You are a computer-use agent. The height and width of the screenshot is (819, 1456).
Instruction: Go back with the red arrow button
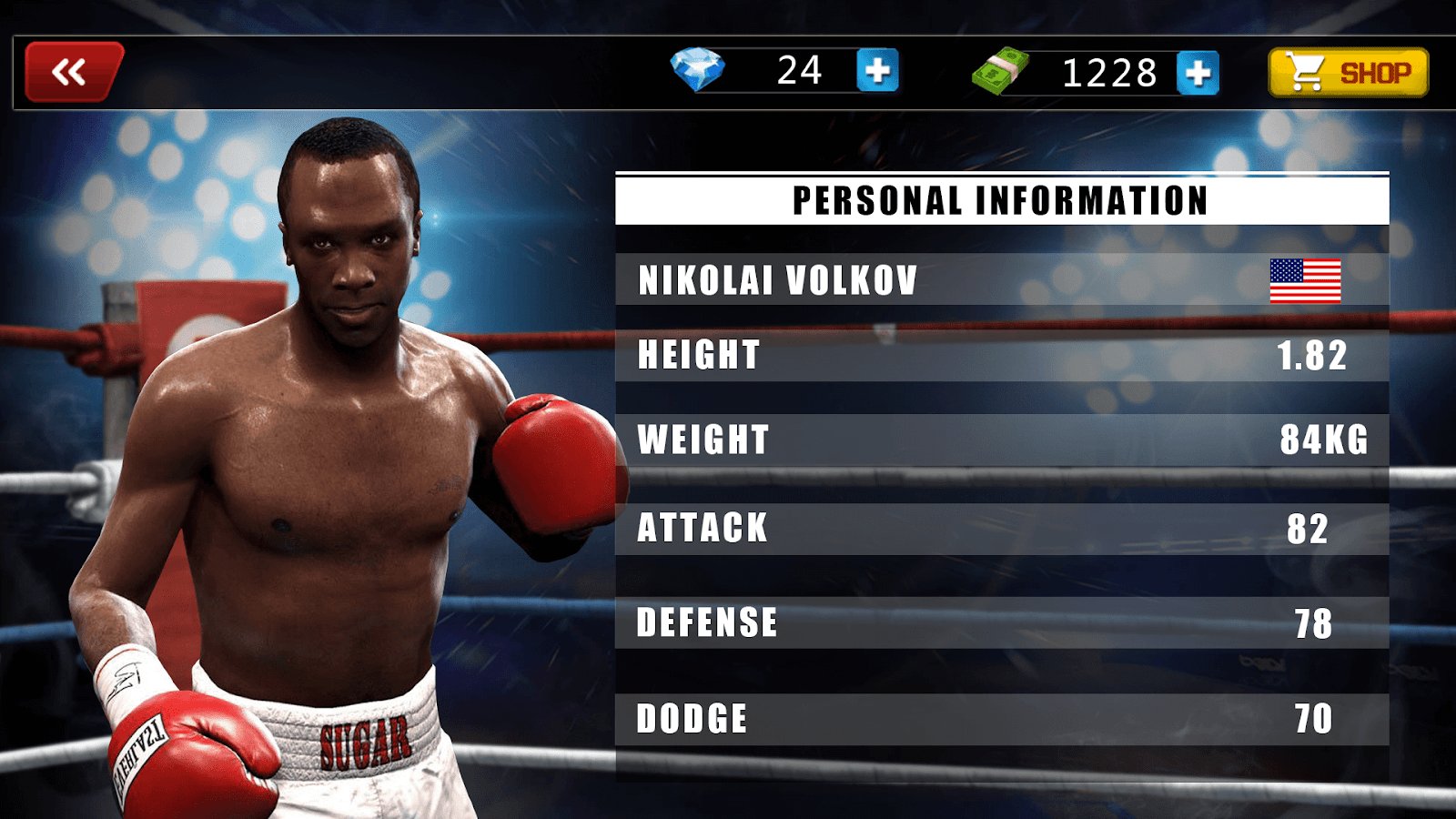click(73, 72)
